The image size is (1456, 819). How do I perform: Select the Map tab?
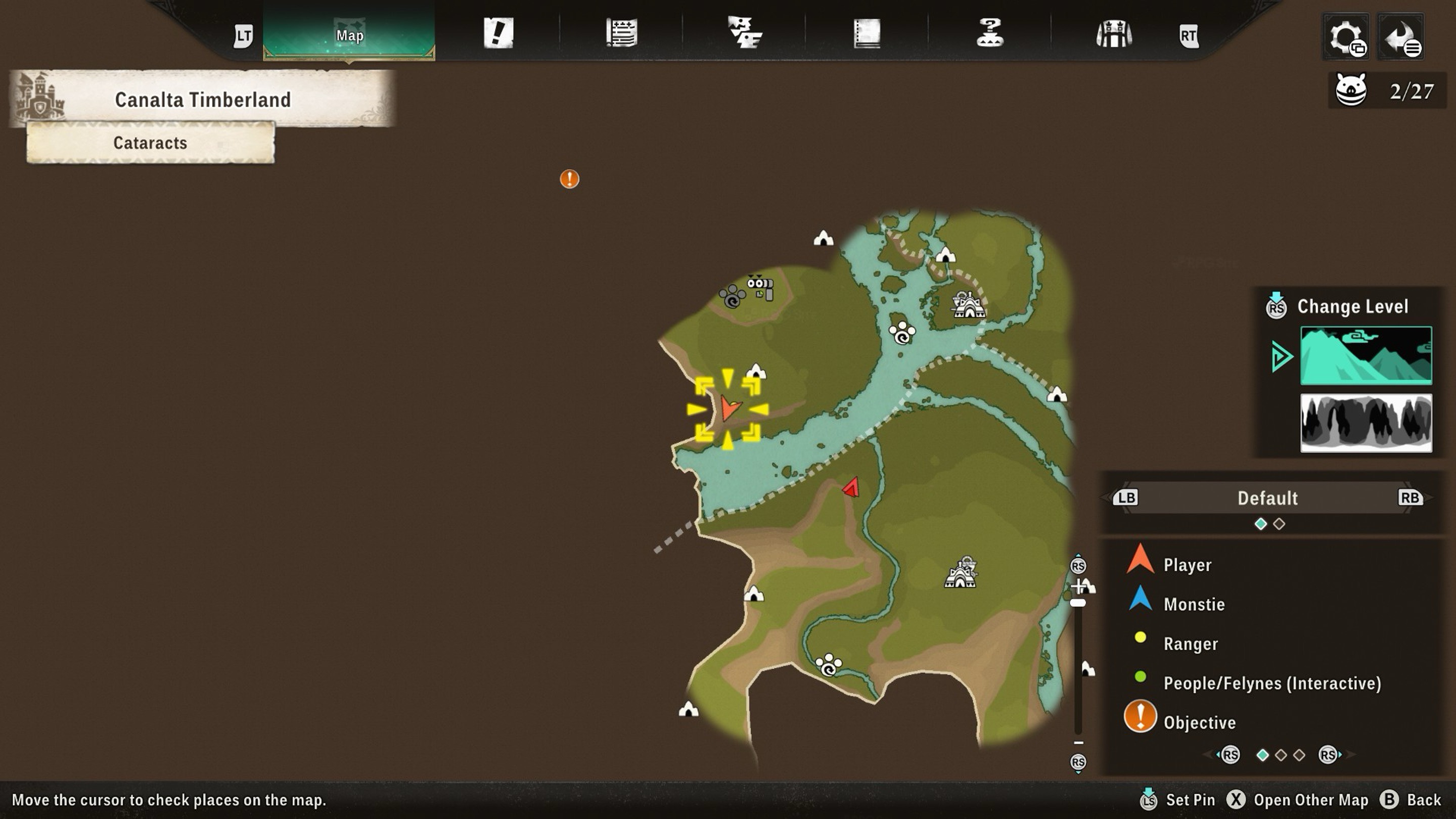point(349,34)
